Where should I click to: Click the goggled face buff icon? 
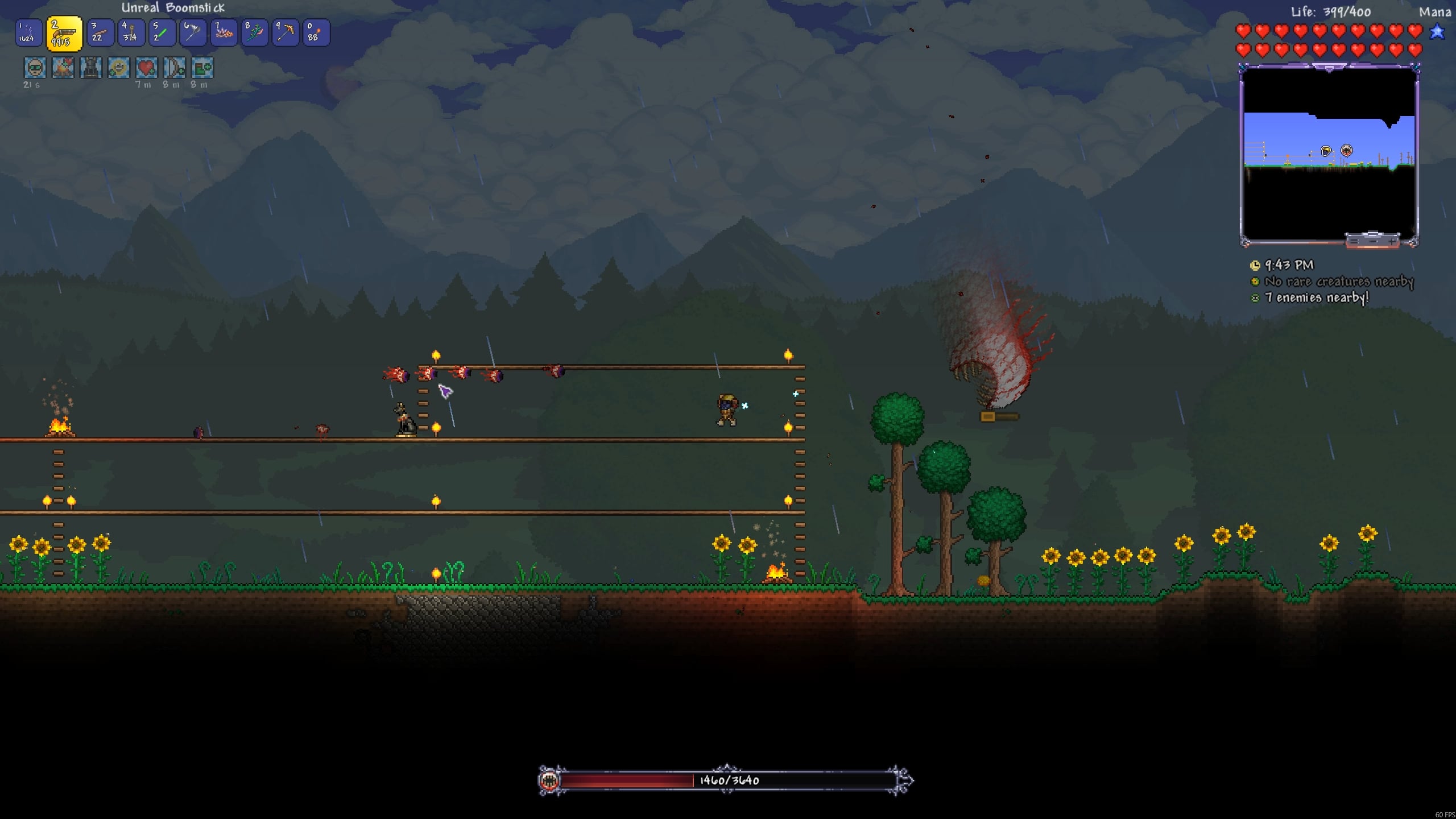tap(35, 68)
